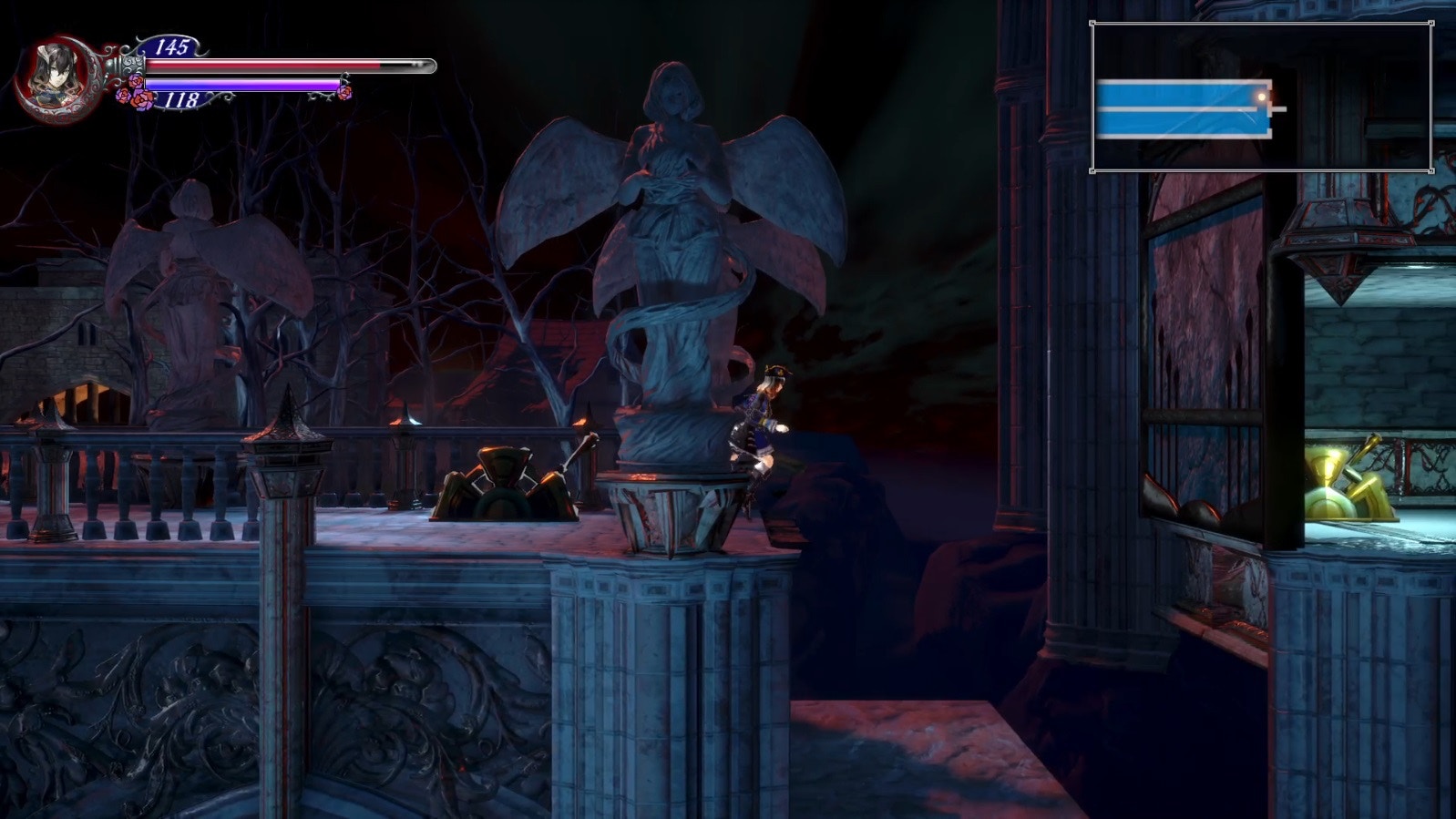Select the glowing player marker on the minimap

[1262, 96]
